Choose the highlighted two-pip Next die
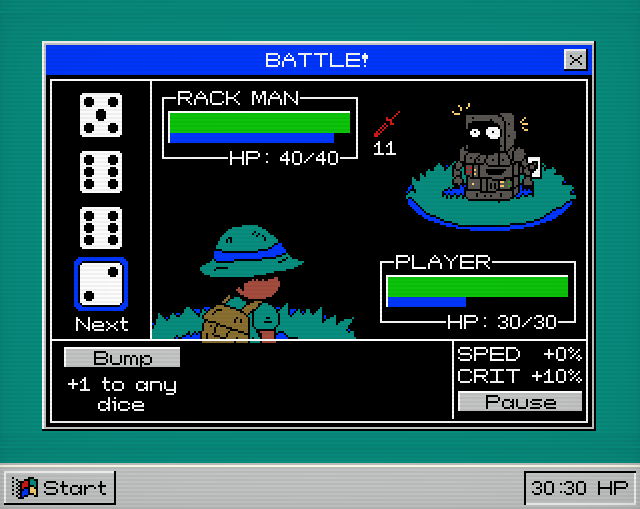 tap(101, 285)
